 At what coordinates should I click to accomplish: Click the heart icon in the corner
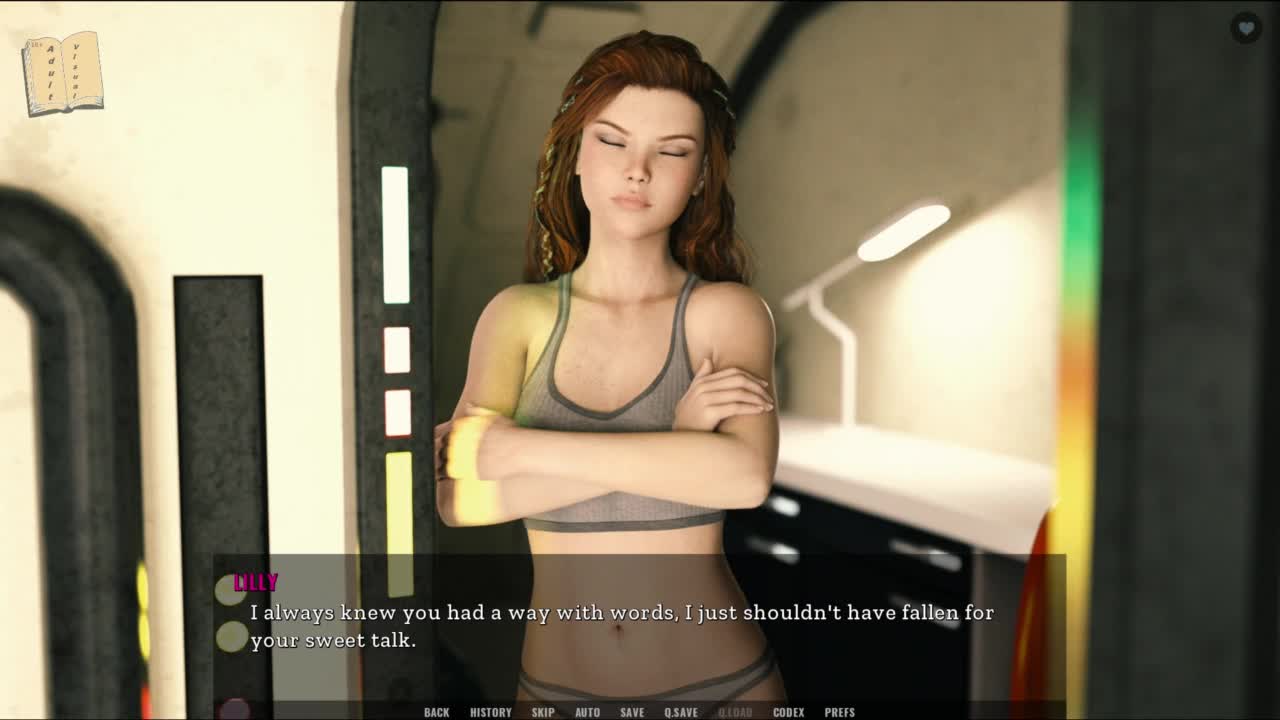tap(1245, 28)
